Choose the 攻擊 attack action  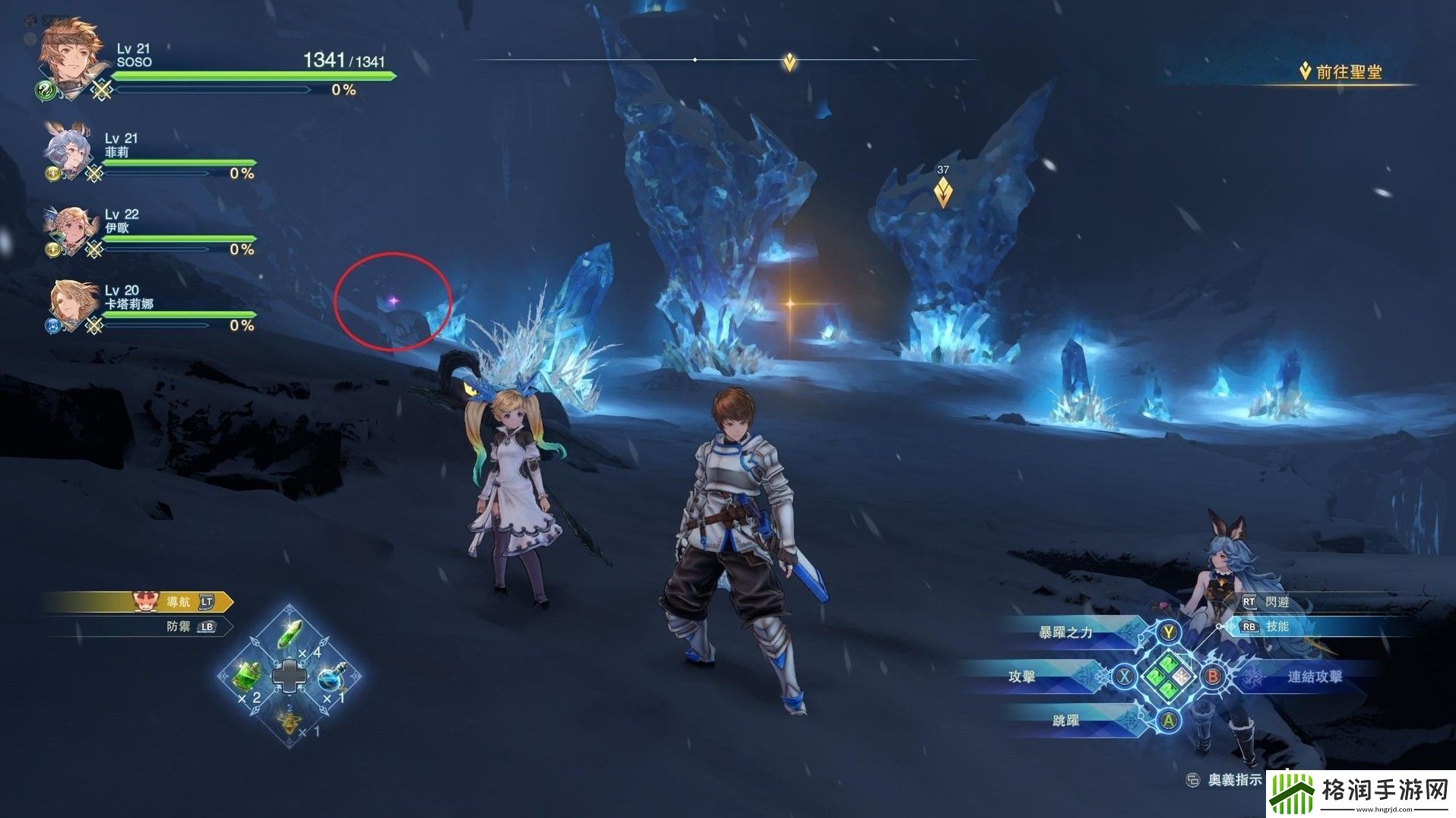pyautogui.click(x=1023, y=677)
